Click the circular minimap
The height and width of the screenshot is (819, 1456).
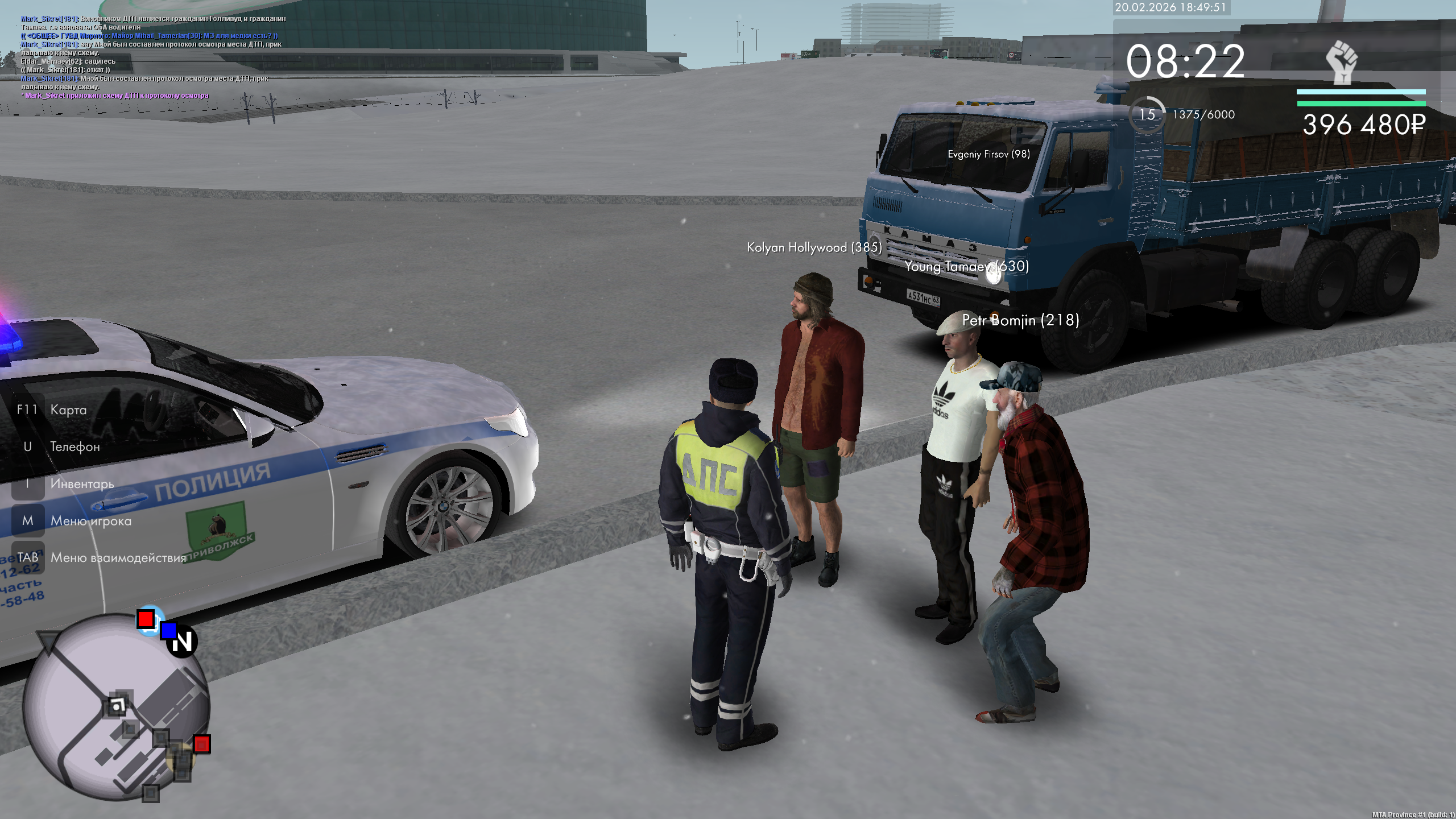pyautogui.click(x=116, y=708)
